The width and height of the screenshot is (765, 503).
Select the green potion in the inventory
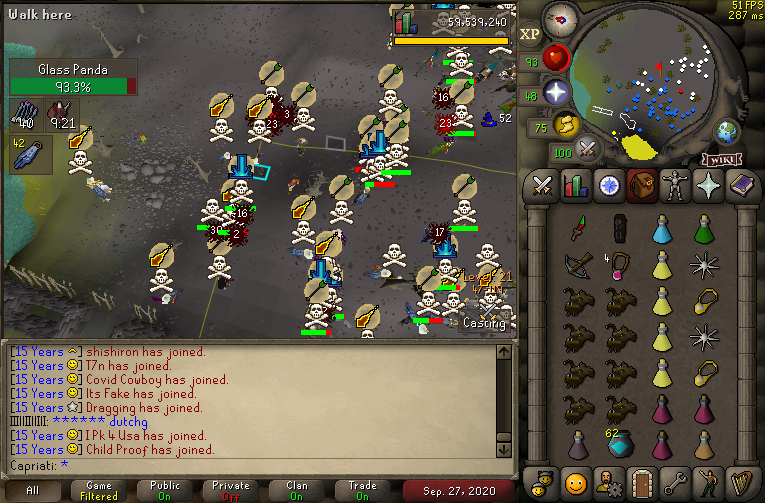pos(706,231)
